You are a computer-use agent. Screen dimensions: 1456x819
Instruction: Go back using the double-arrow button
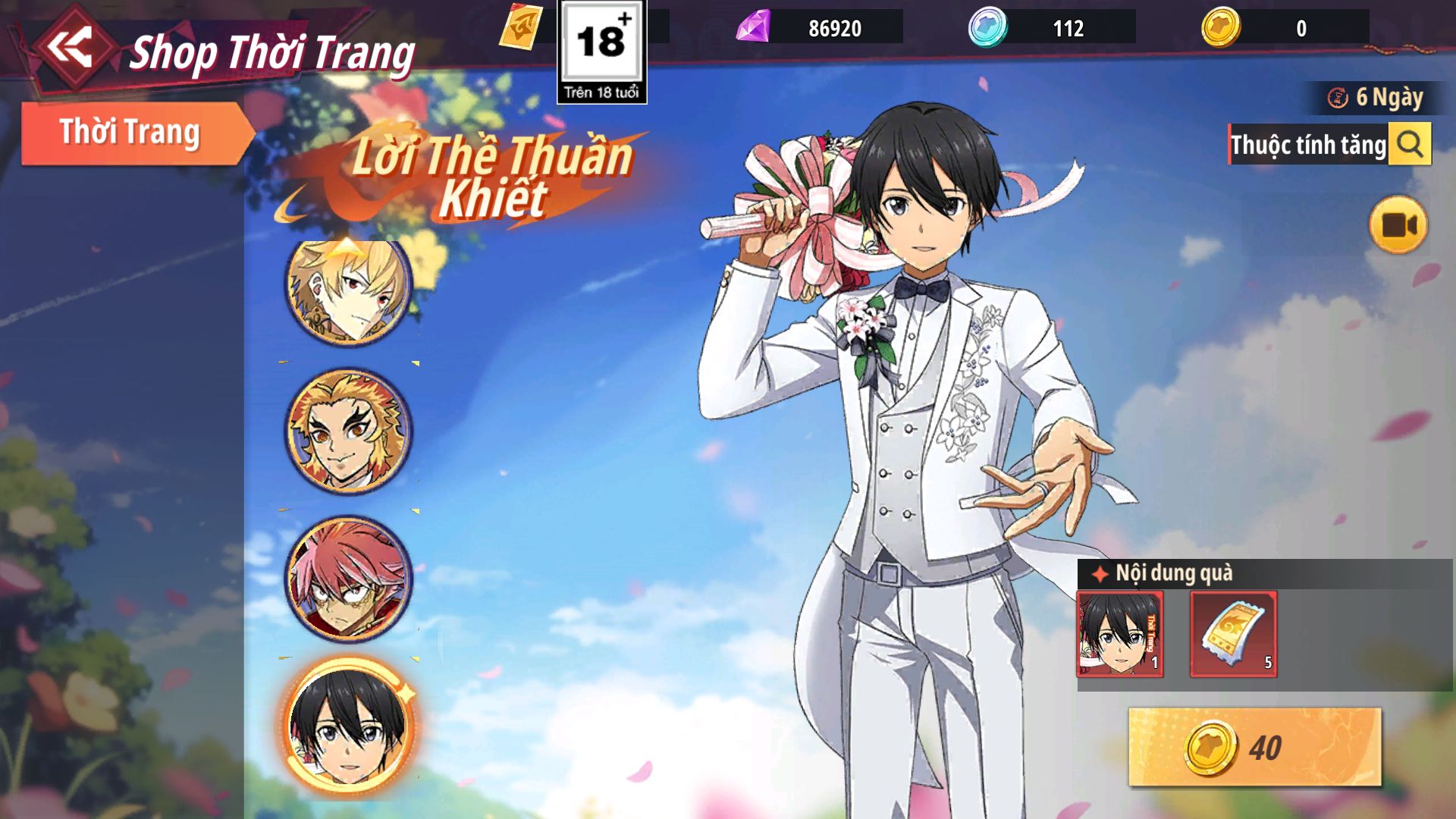tap(70, 47)
